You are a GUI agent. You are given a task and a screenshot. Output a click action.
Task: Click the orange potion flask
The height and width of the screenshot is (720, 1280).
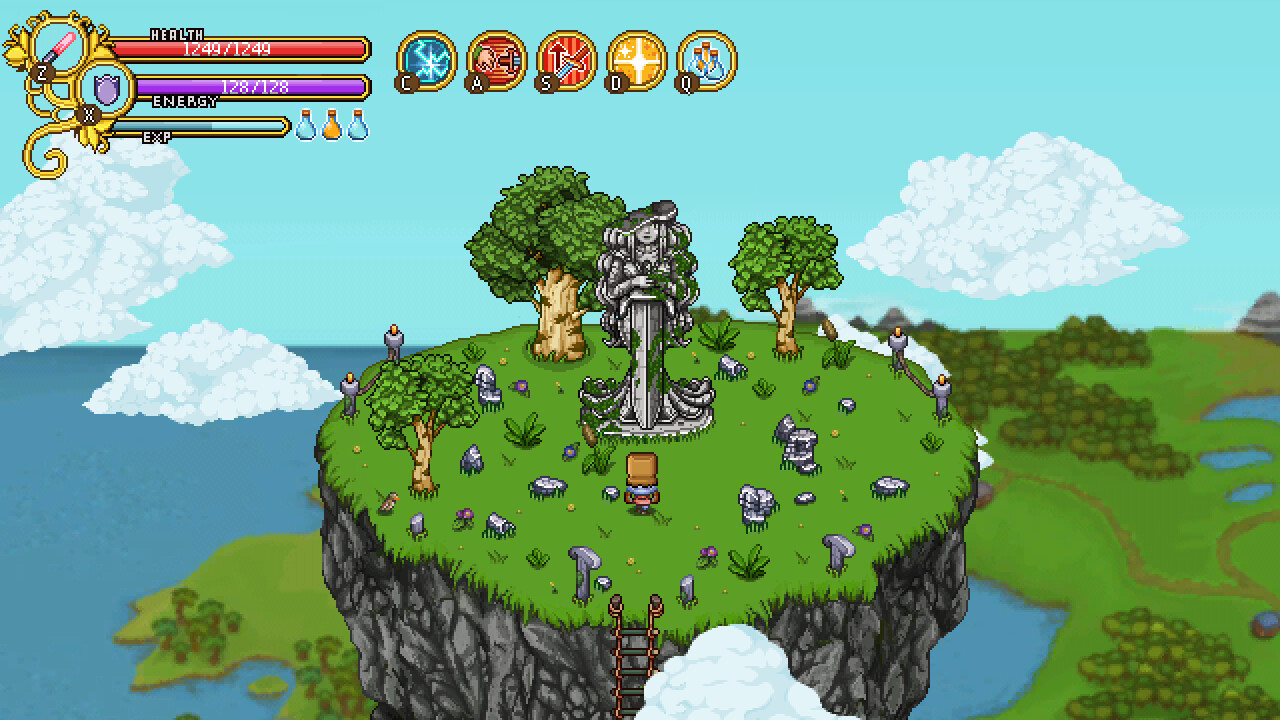pyautogui.click(x=333, y=128)
